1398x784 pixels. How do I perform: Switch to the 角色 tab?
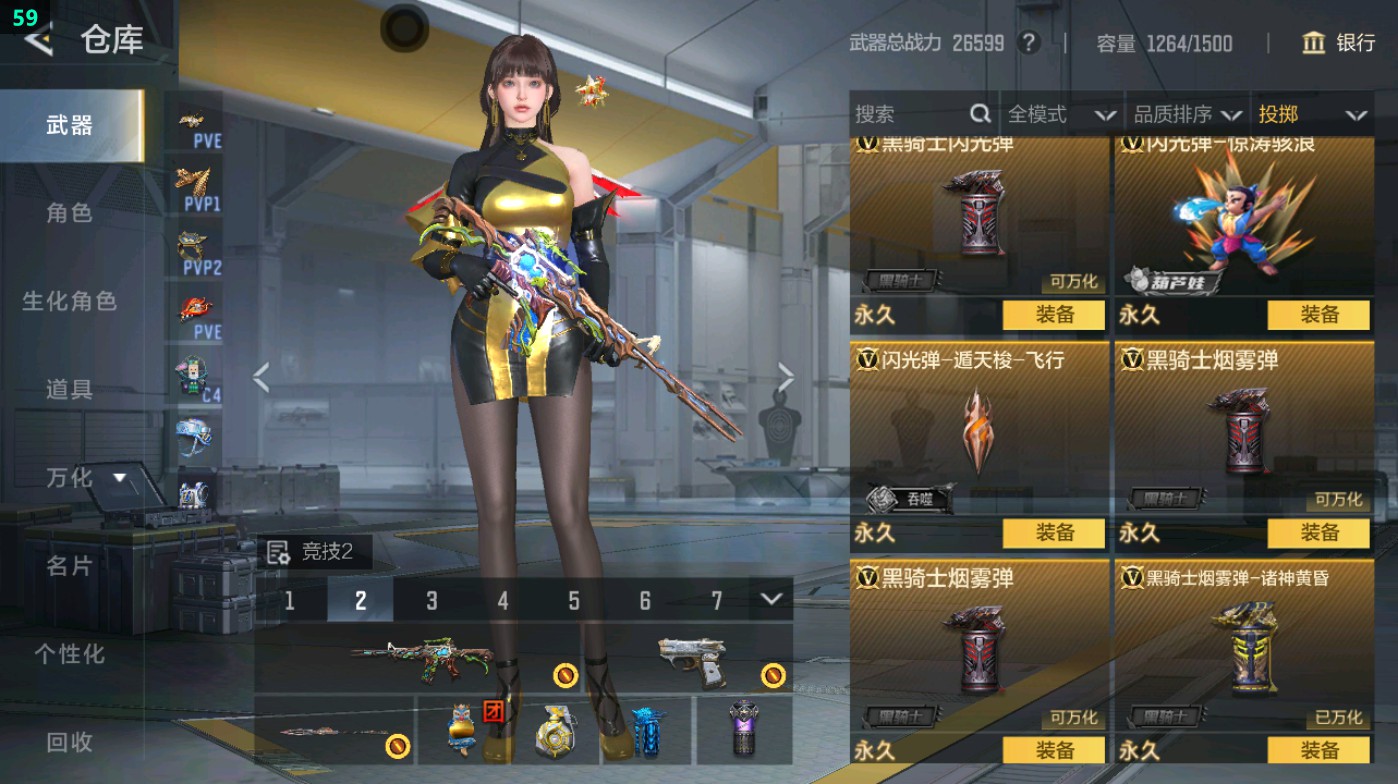[72, 213]
